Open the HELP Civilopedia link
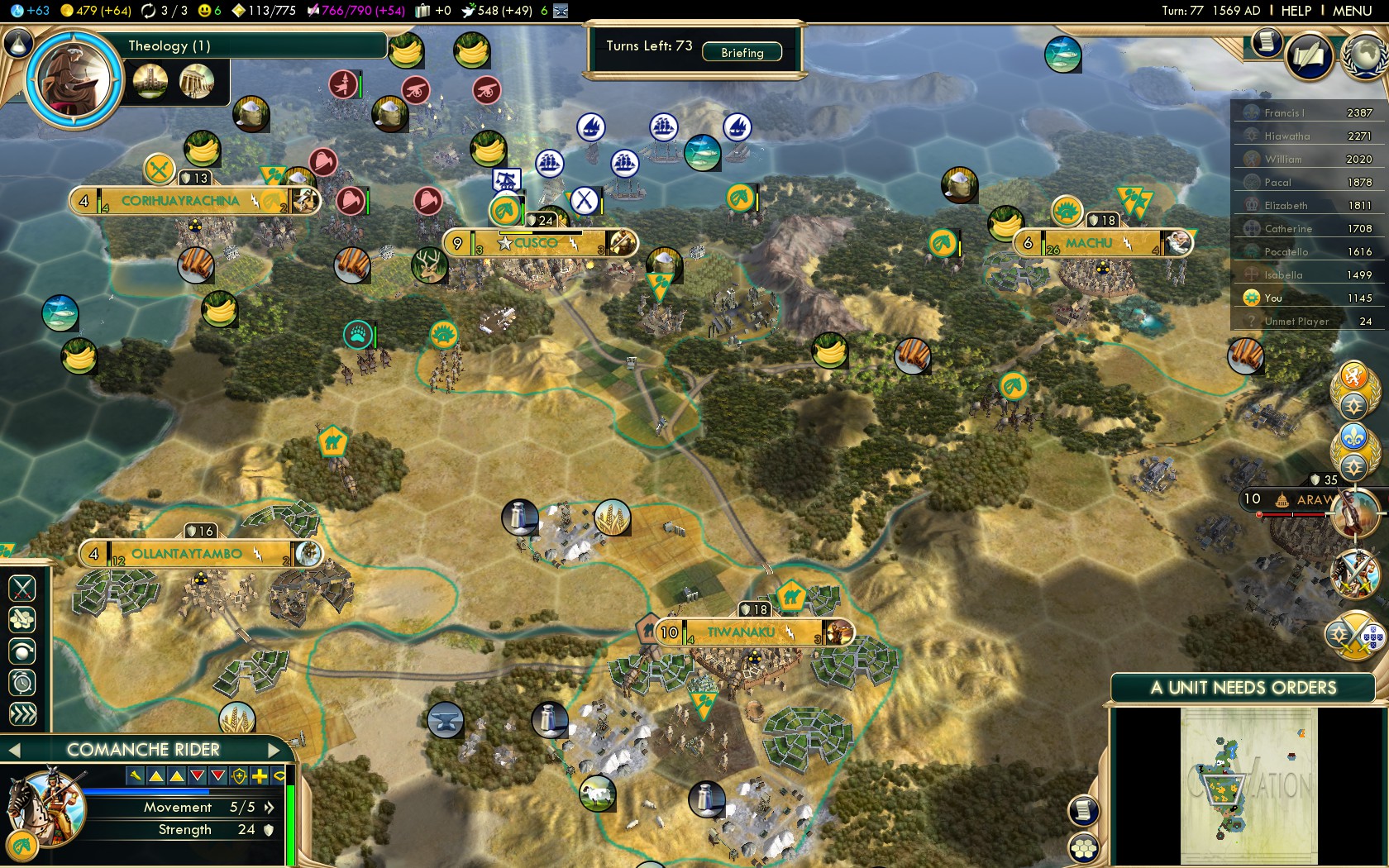This screenshot has width=1389, height=868. (x=1296, y=11)
